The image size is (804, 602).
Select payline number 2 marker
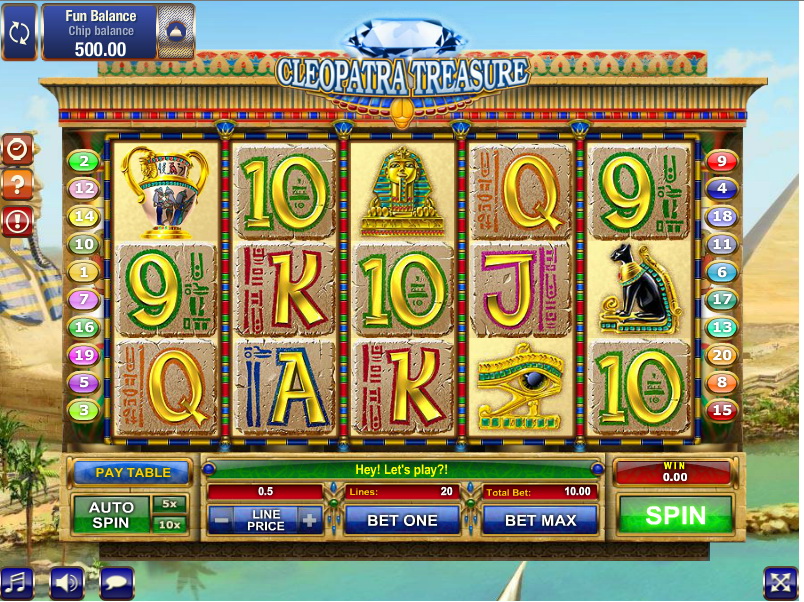(x=83, y=161)
